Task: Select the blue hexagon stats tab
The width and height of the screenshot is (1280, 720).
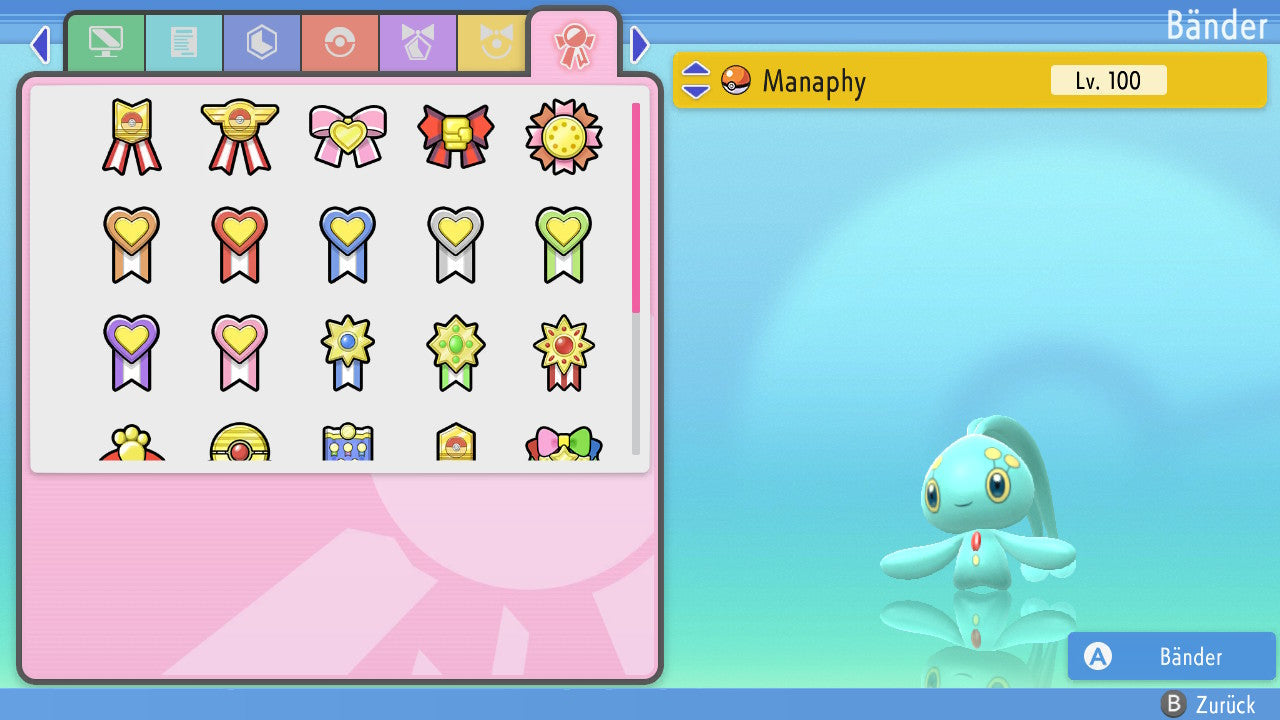Action: [x=261, y=43]
